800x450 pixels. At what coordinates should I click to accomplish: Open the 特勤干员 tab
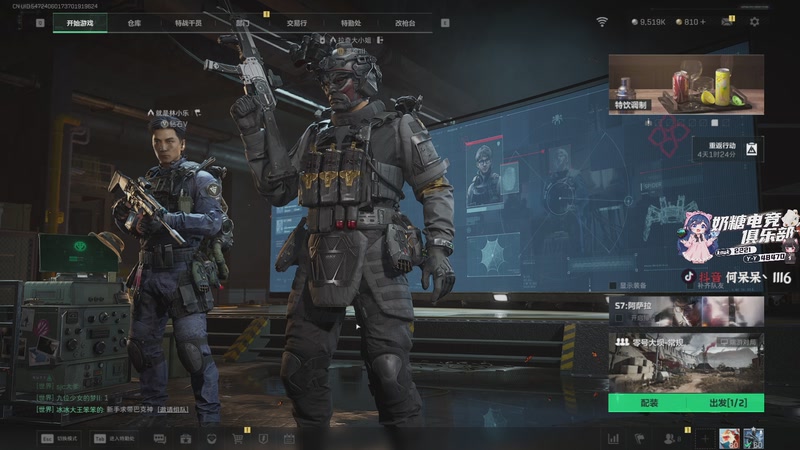(x=187, y=22)
